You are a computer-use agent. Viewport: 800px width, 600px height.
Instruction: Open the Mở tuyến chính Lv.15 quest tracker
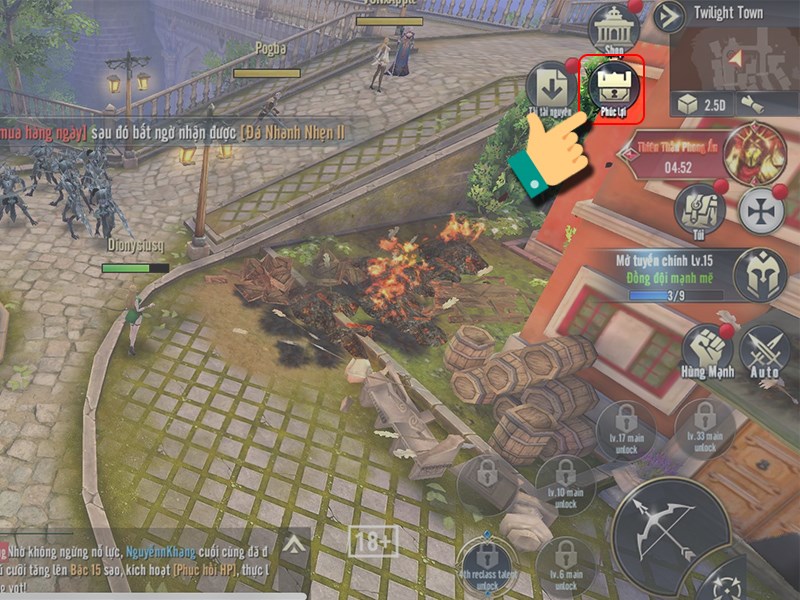click(668, 276)
